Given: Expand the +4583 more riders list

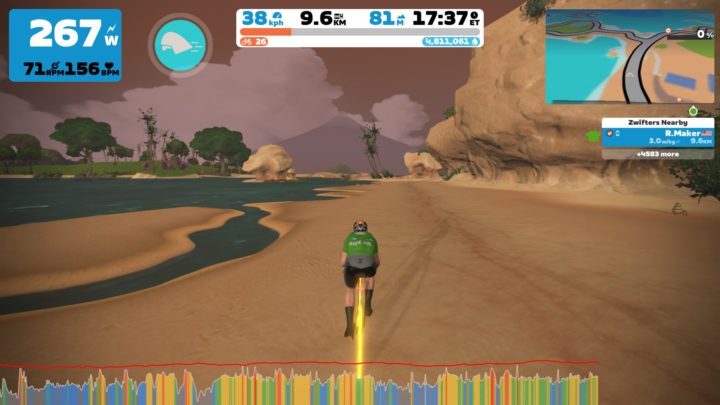Looking at the screenshot, I should pyautogui.click(x=657, y=154).
